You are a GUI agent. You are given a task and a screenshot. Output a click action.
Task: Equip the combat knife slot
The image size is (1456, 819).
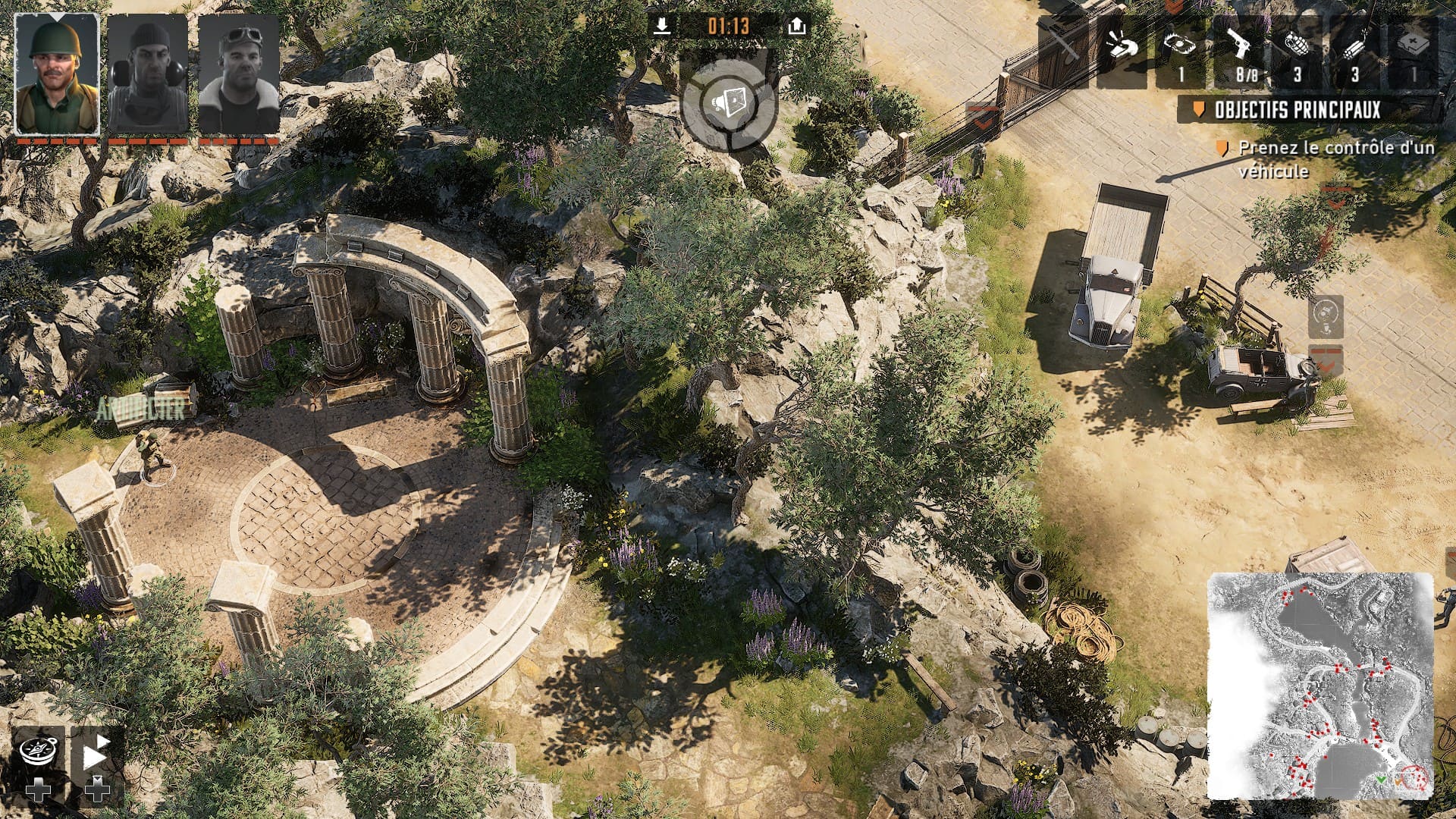pos(1065,49)
